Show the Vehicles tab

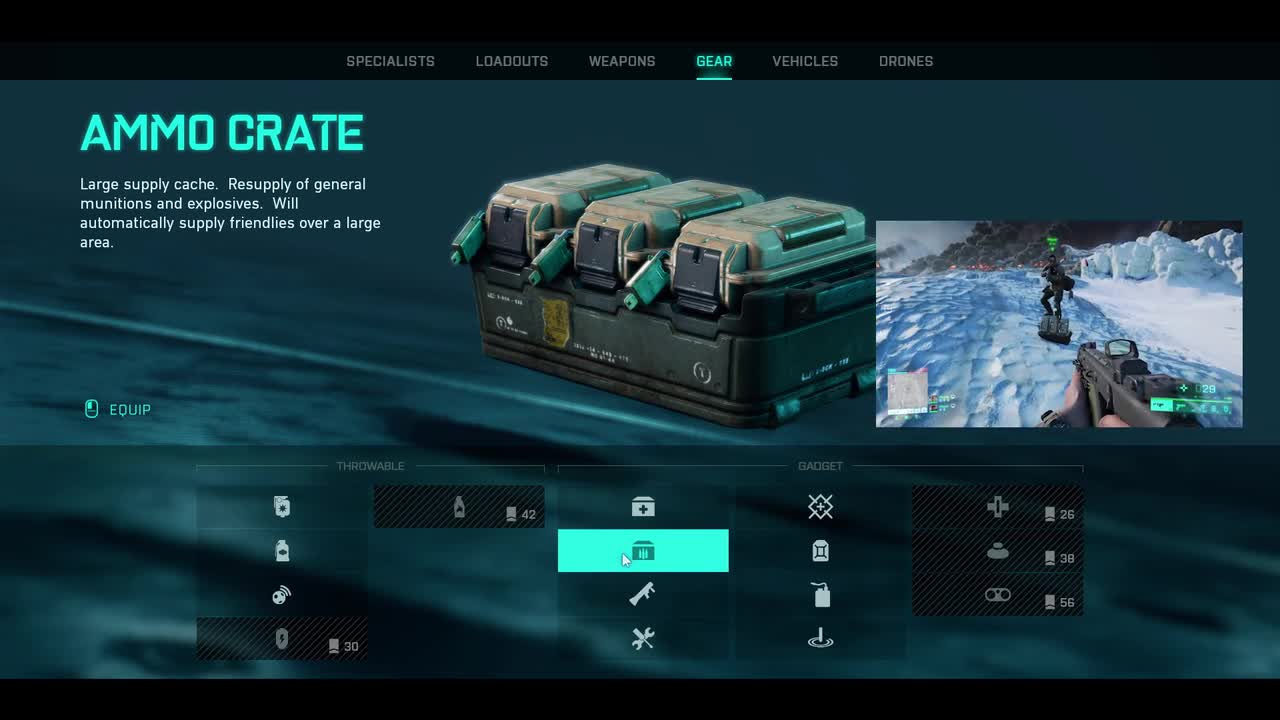click(x=805, y=61)
